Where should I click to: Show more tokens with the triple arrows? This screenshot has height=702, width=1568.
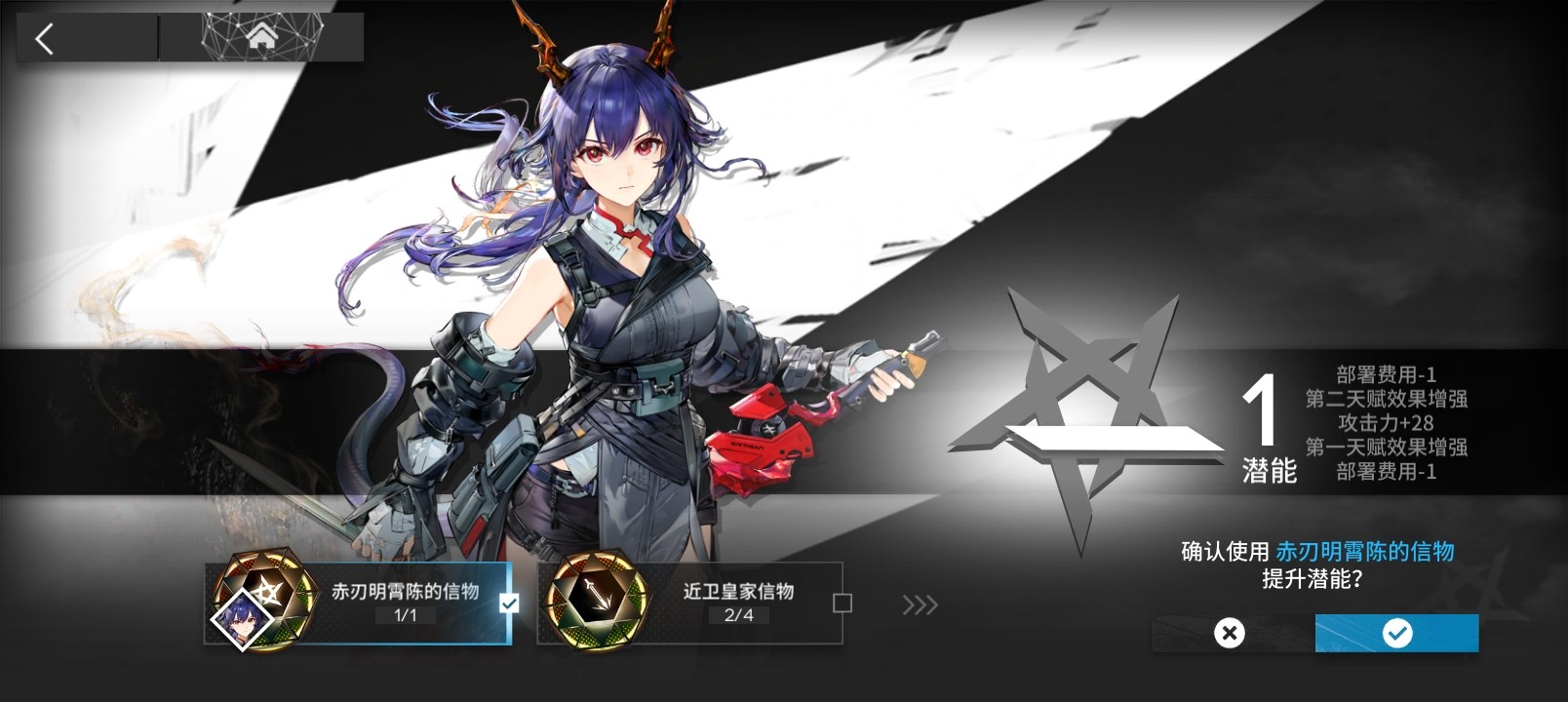[920, 605]
